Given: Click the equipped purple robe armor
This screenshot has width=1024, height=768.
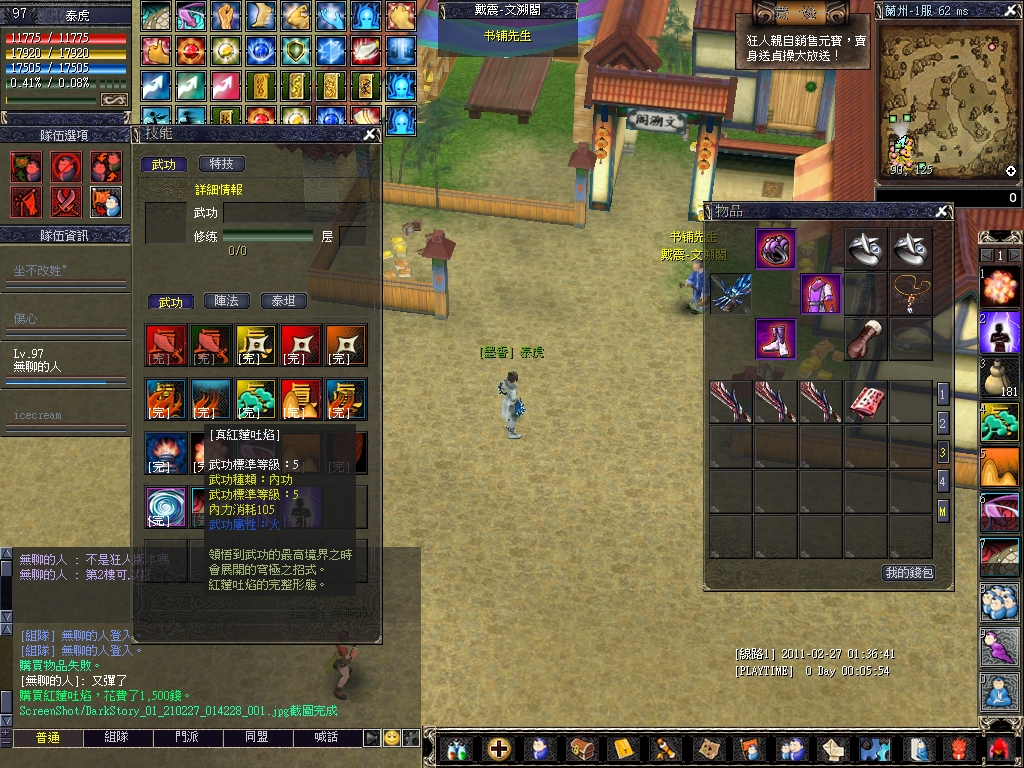Looking at the screenshot, I should pyautogui.click(x=820, y=294).
